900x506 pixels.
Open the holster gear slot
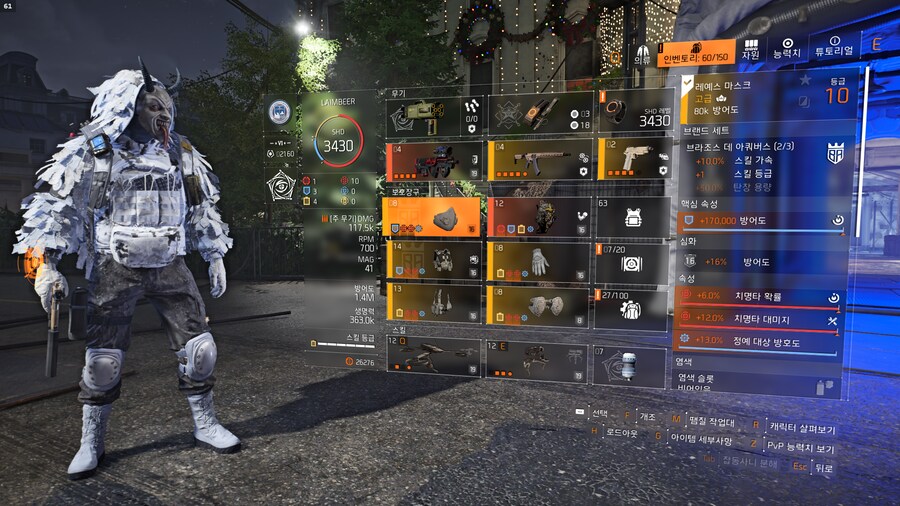(435, 305)
